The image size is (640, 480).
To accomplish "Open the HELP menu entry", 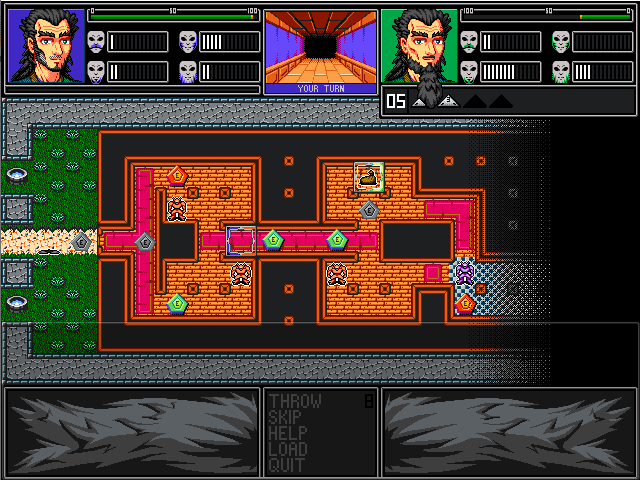I will (288, 434).
